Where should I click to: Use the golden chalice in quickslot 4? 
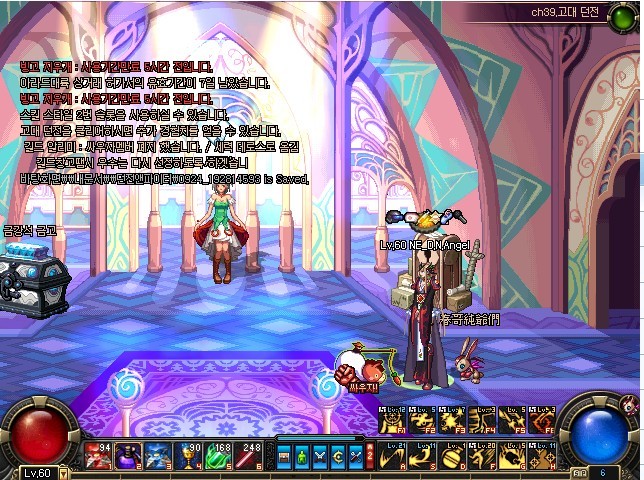(188, 455)
